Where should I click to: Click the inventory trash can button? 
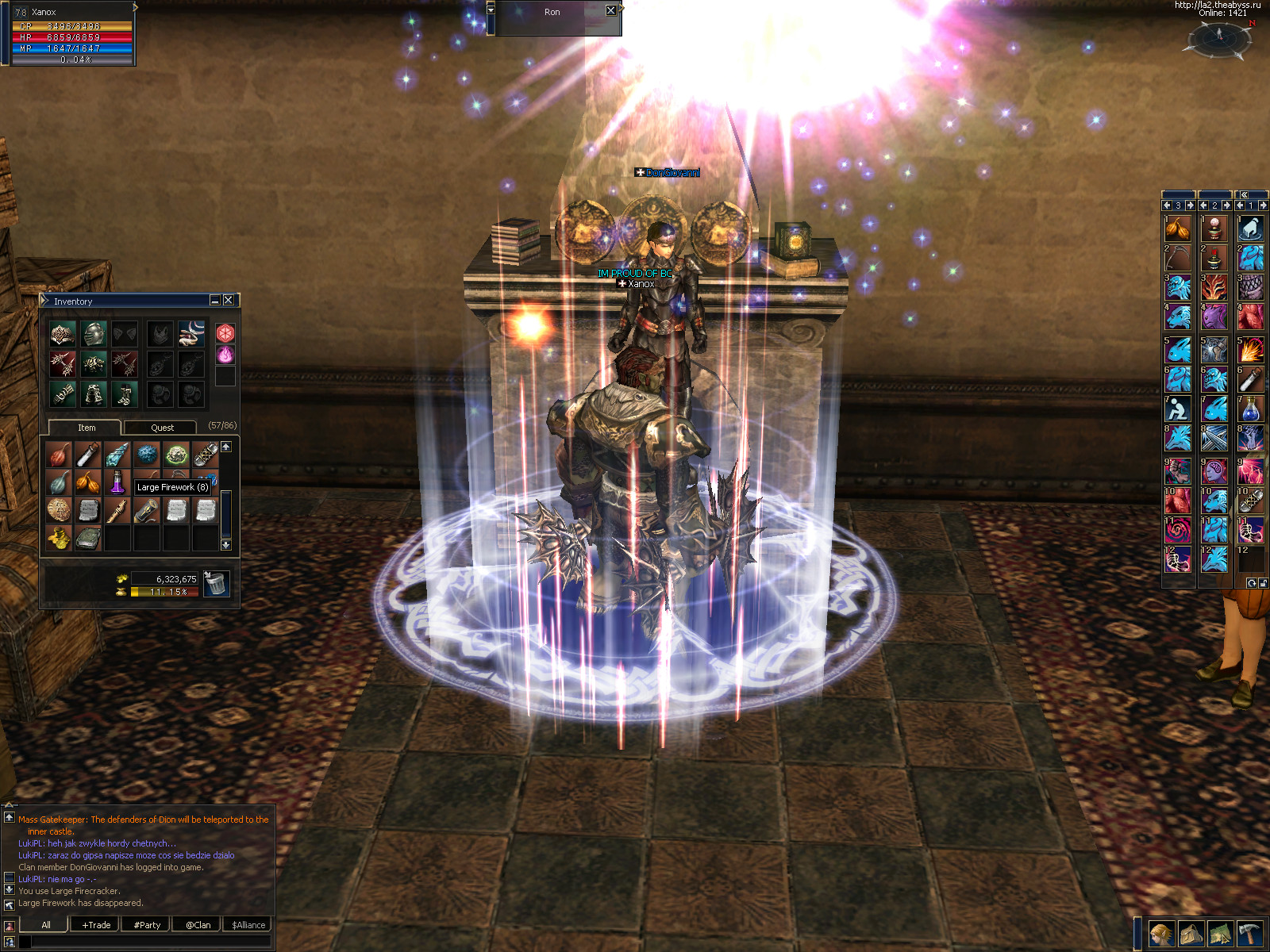click(216, 584)
